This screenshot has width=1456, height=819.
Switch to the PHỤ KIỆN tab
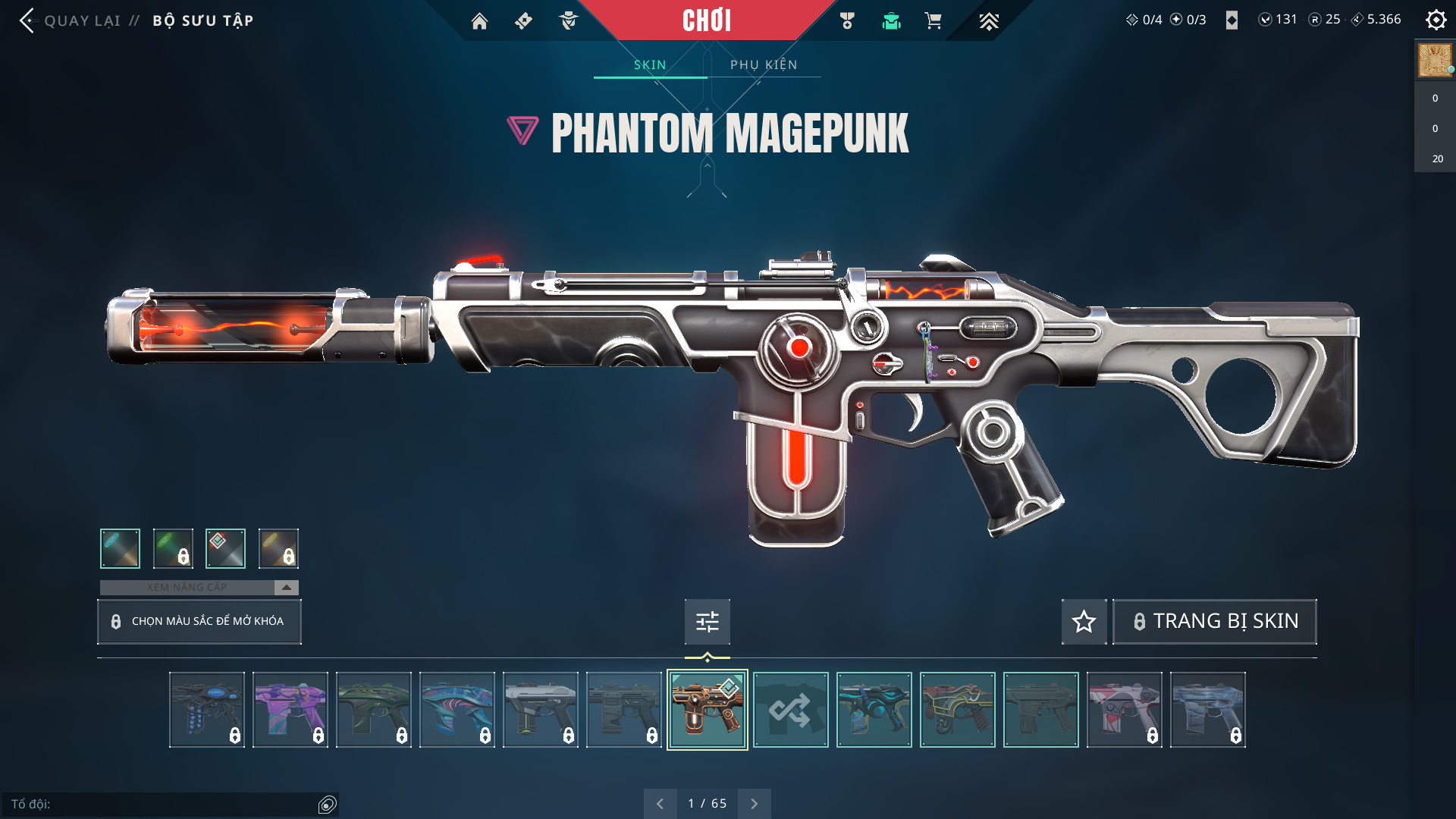tap(764, 64)
